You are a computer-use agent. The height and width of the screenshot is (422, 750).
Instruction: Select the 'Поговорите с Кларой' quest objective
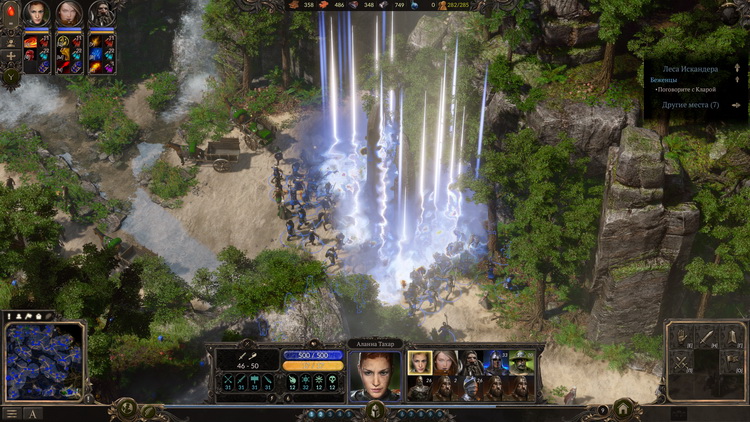tap(690, 89)
